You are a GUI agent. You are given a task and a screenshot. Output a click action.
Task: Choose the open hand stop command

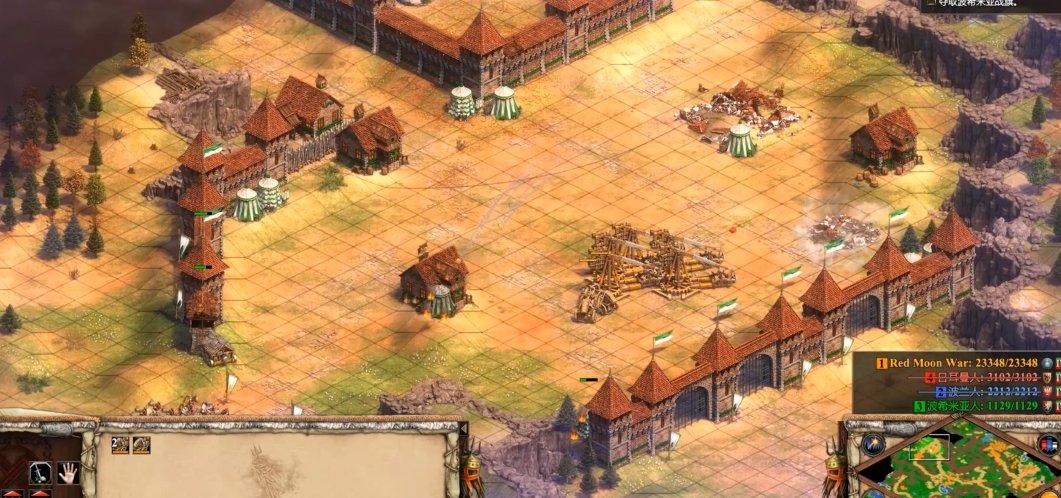[68, 472]
